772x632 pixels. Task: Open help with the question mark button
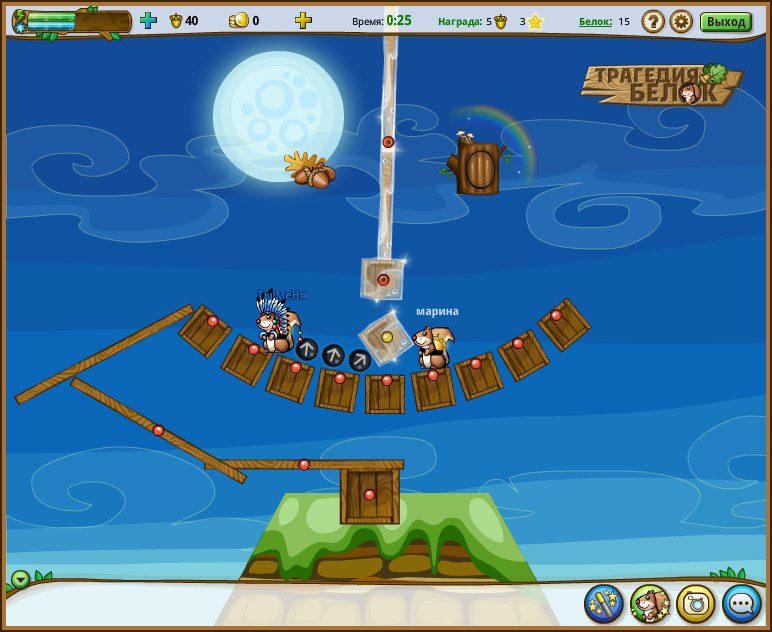(653, 21)
